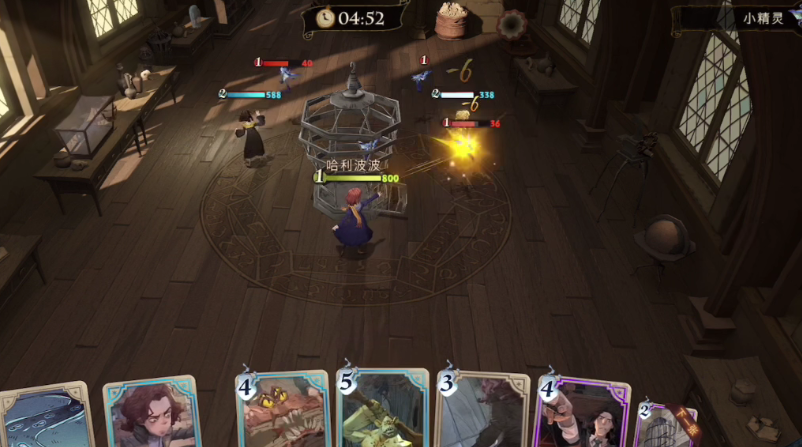Screen dimensions: 802x447
Task: Select the 4-cost monster card with yellow eyes
Action: (283, 410)
